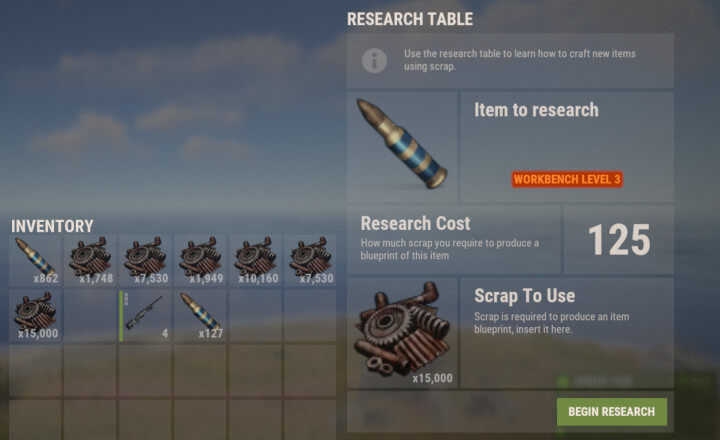The height and width of the screenshot is (440, 720).
Task: Choose the inventory ammo stack of x127
Action: coord(200,316)
